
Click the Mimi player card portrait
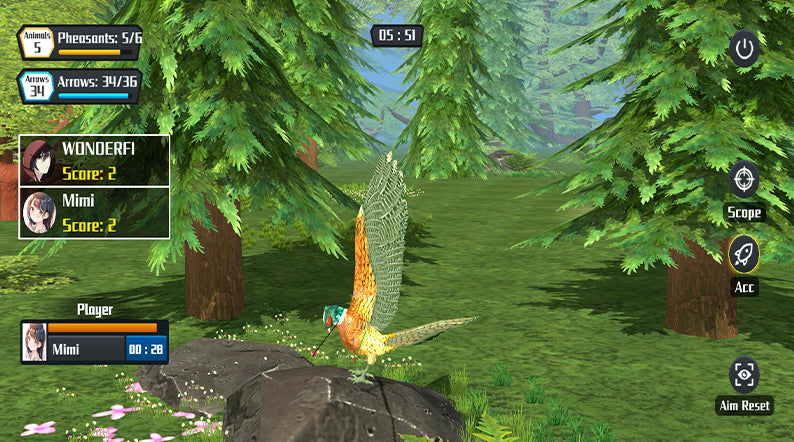coord(34,342)
